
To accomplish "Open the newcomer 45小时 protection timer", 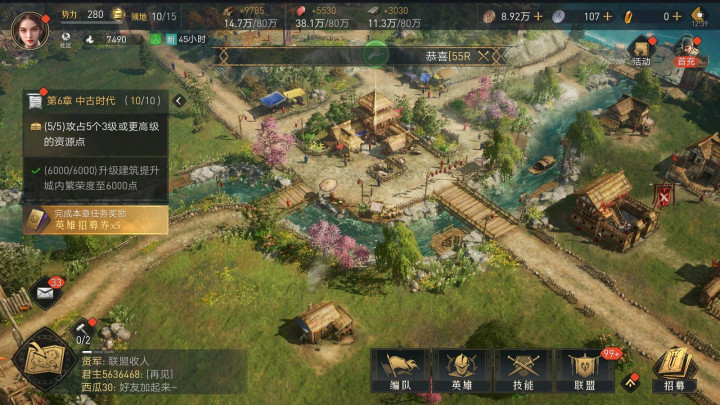I will pyautogui.click(x=173, y=40).
